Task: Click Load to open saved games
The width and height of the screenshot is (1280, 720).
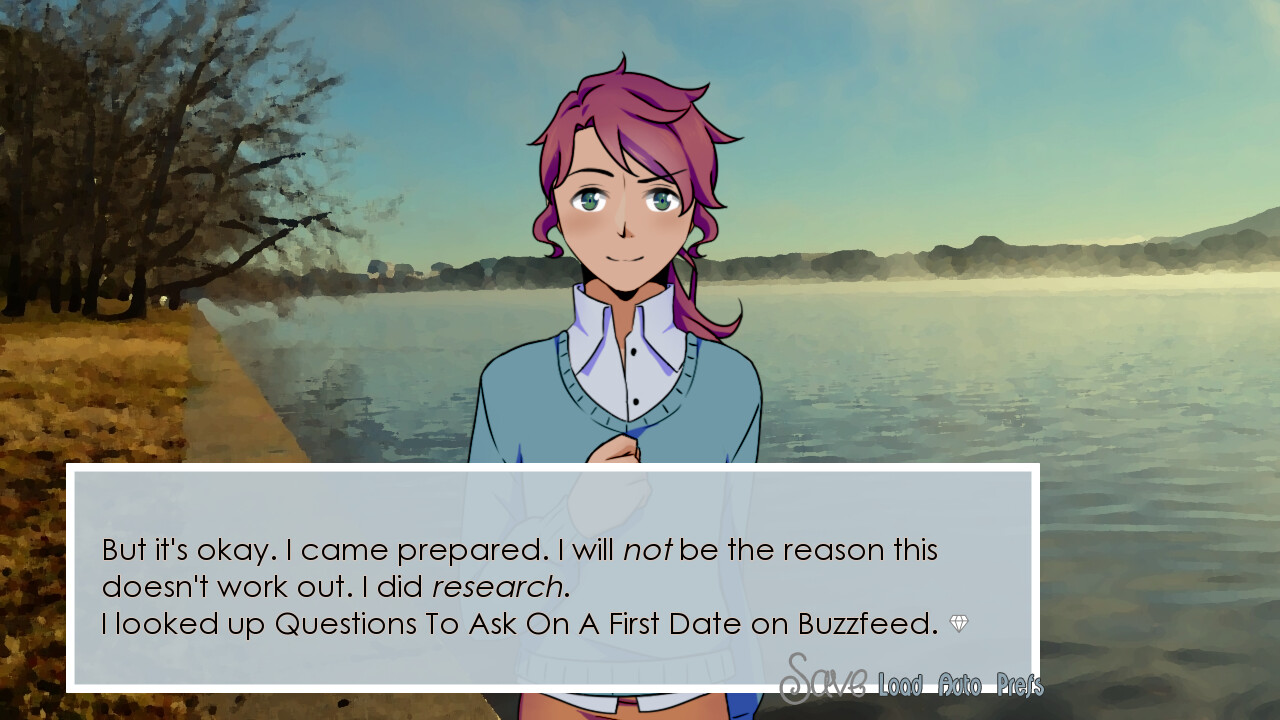Action: [x=898, y=686]
